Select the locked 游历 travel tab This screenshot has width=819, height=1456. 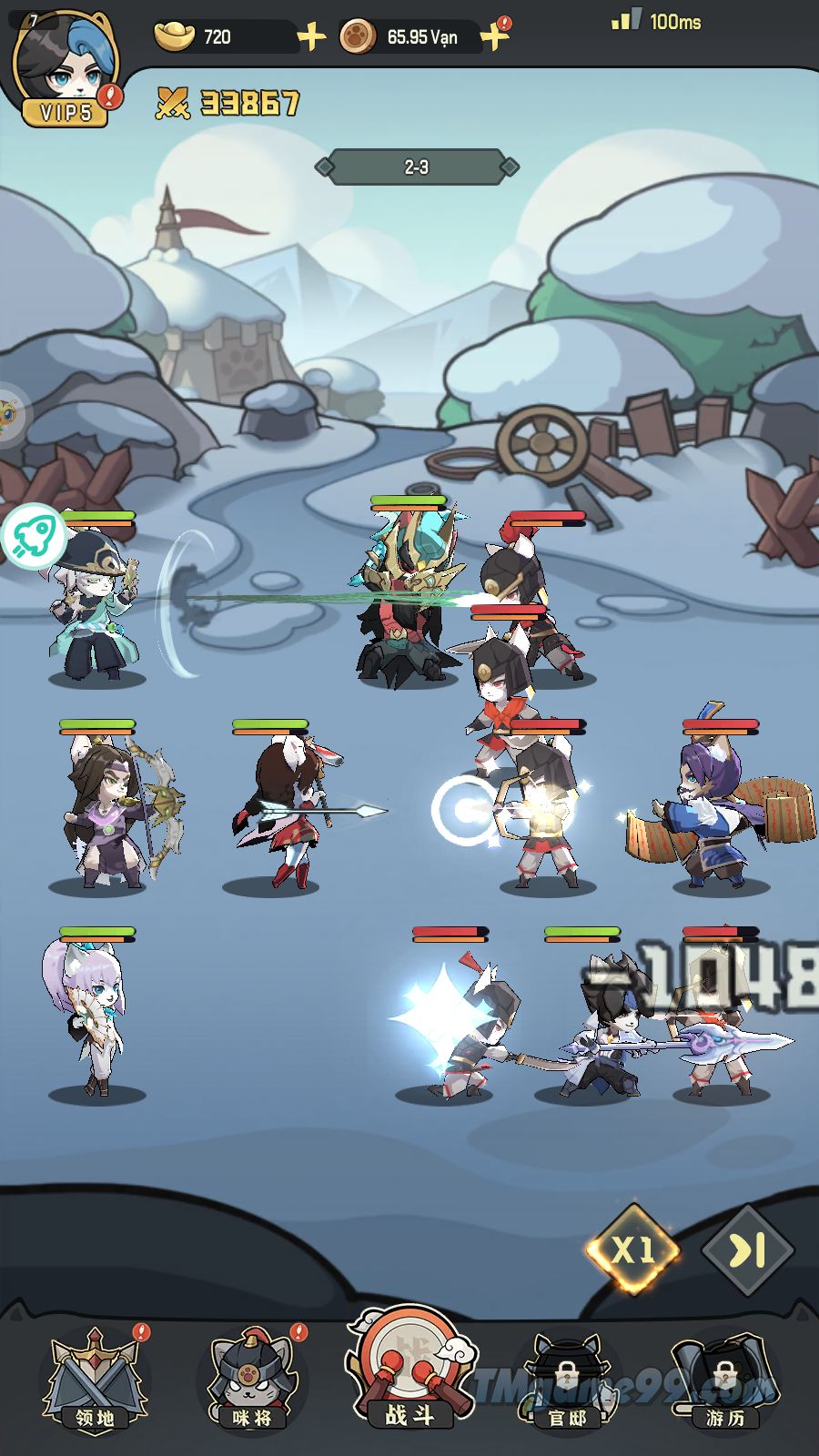(x=724, y=1380)
